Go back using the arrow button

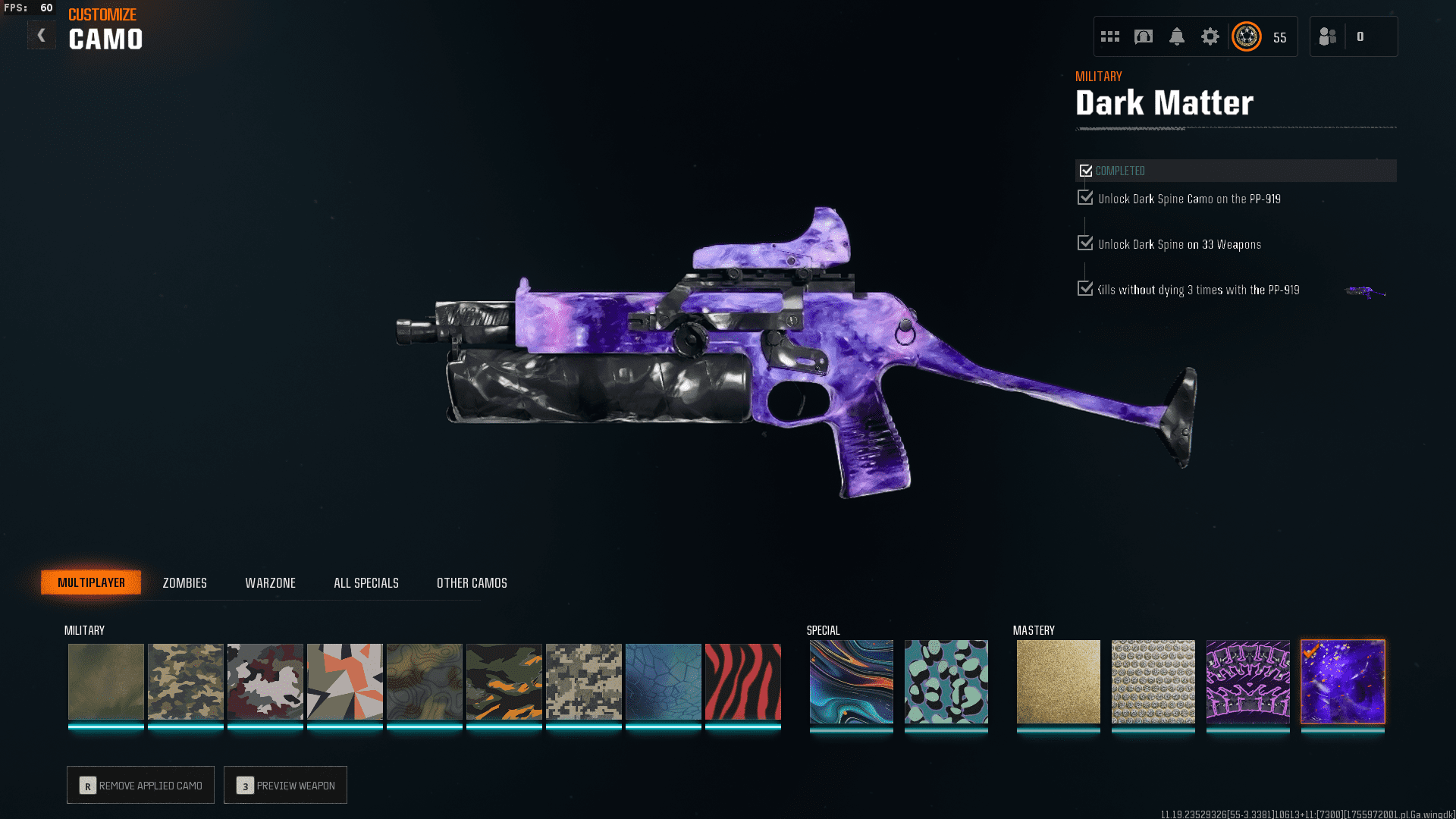tap(41, 35)
